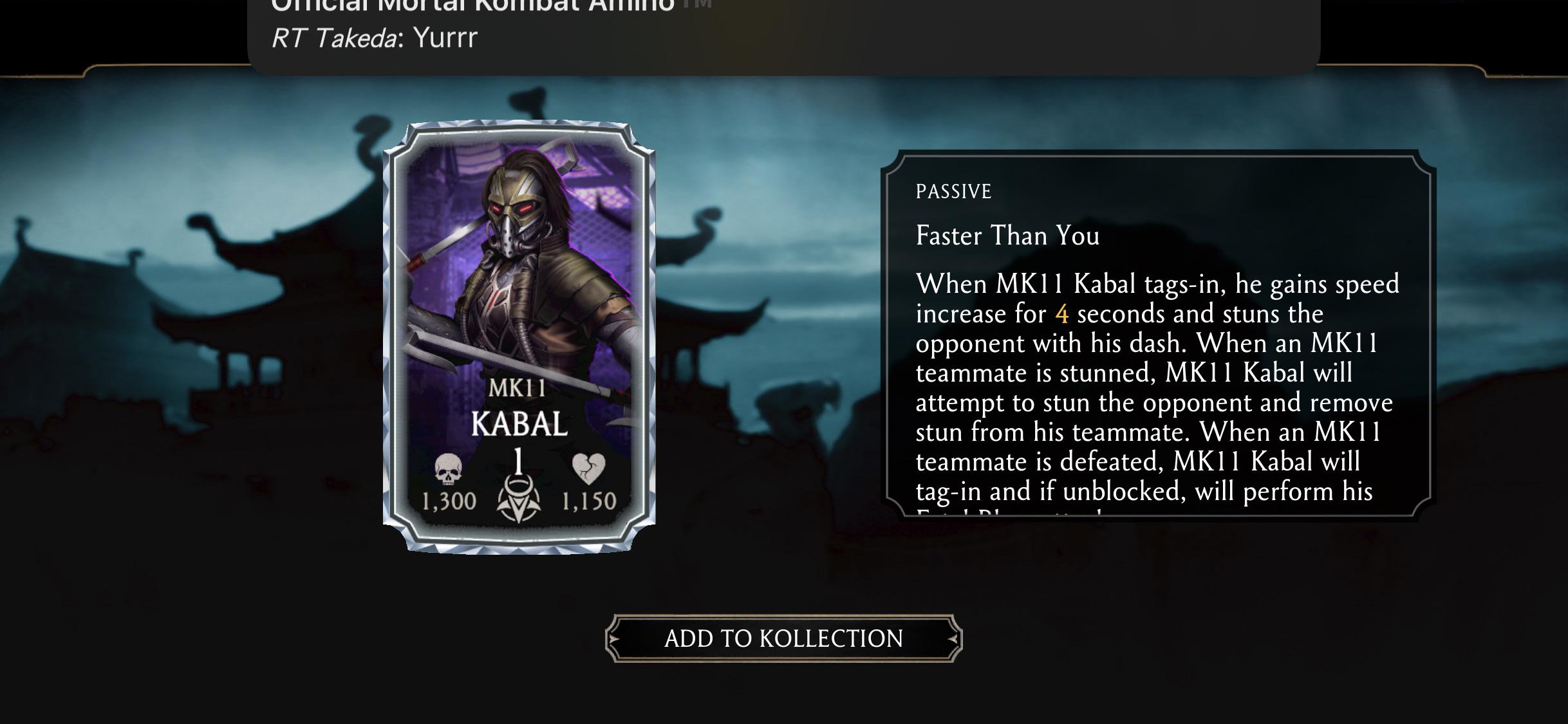Click the Faster Than You passive name
1568x724 pixels.
coord(1007,236)
